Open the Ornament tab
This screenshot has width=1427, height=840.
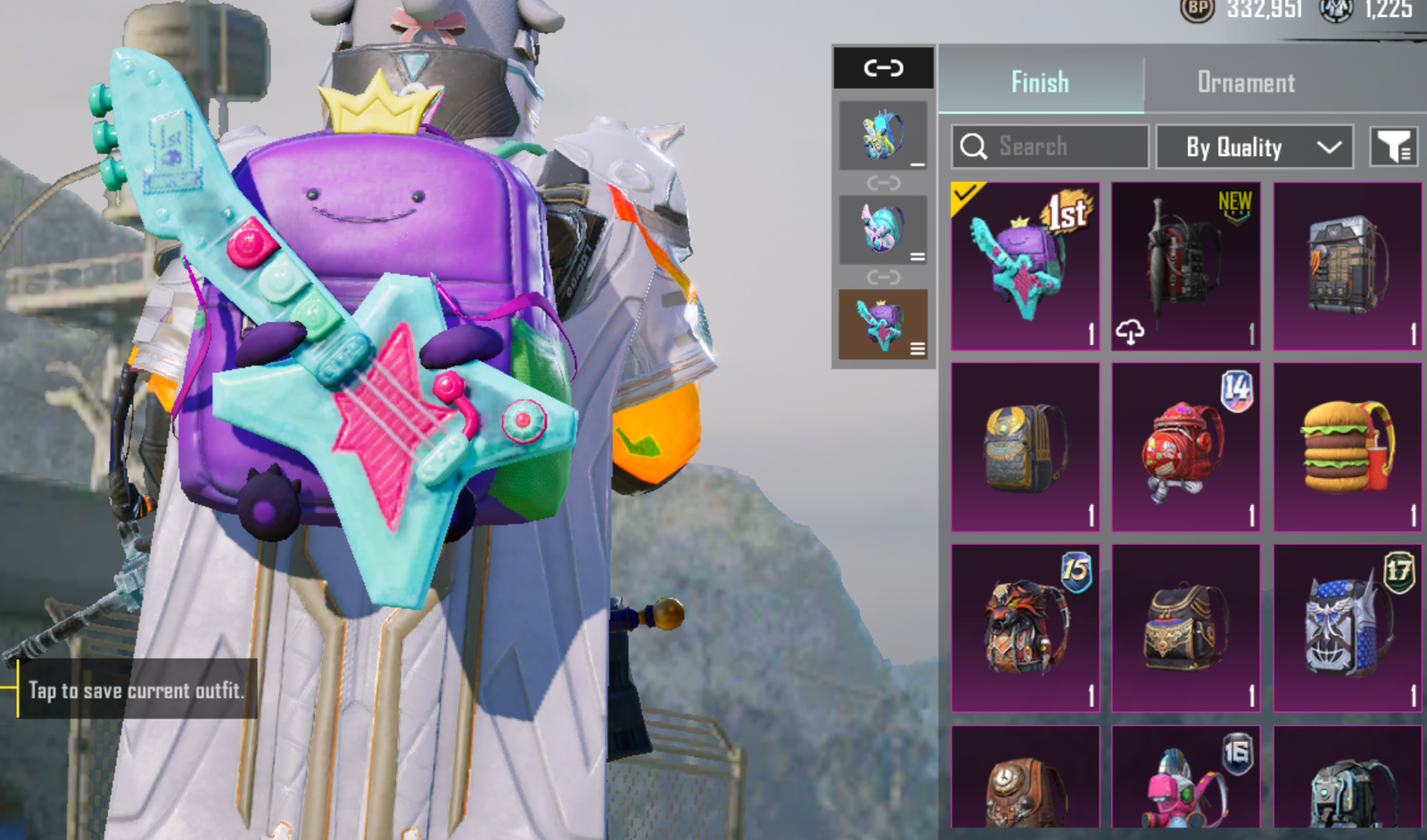coord(1245,82)
